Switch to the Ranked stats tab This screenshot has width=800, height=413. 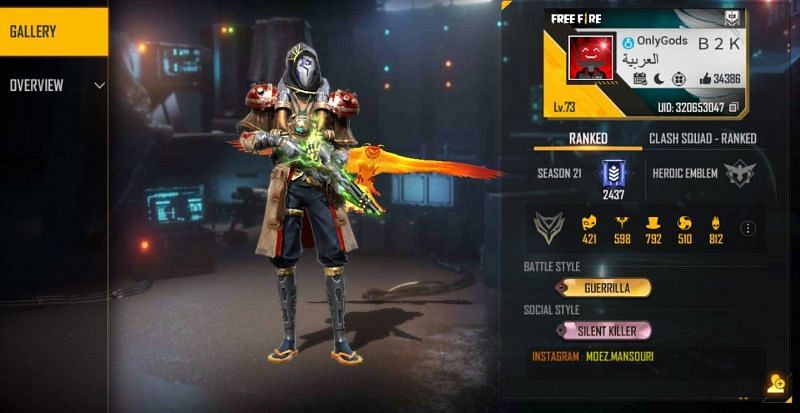[x=588, y=138]
